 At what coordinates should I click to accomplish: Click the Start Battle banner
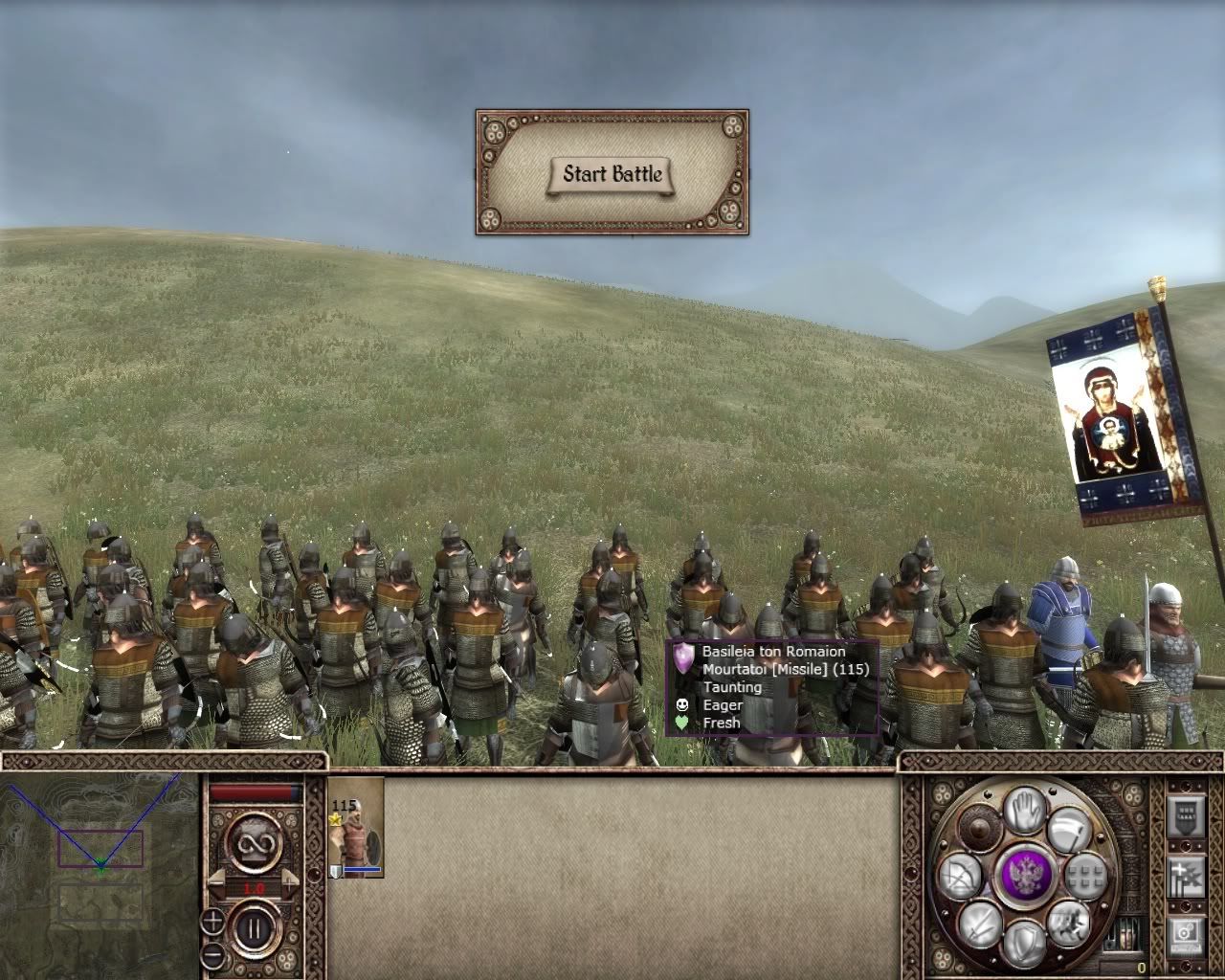[612, 174]
